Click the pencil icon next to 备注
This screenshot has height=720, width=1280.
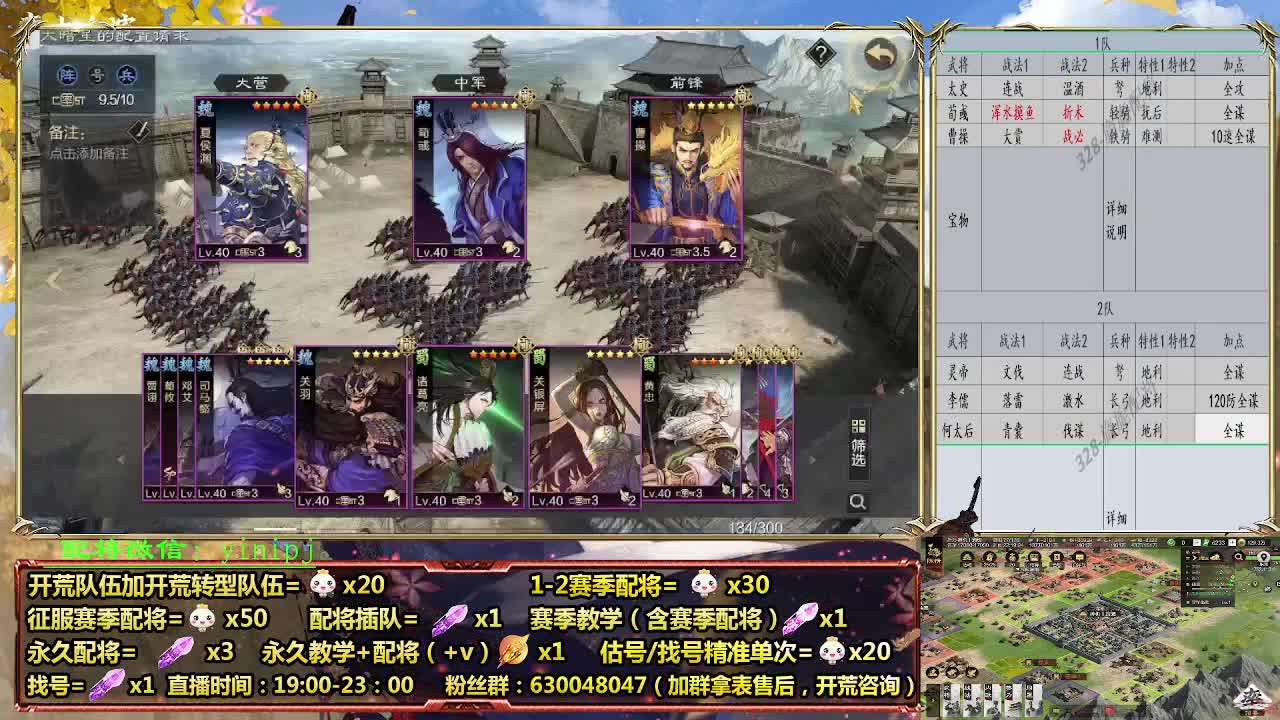pos(140,132)
